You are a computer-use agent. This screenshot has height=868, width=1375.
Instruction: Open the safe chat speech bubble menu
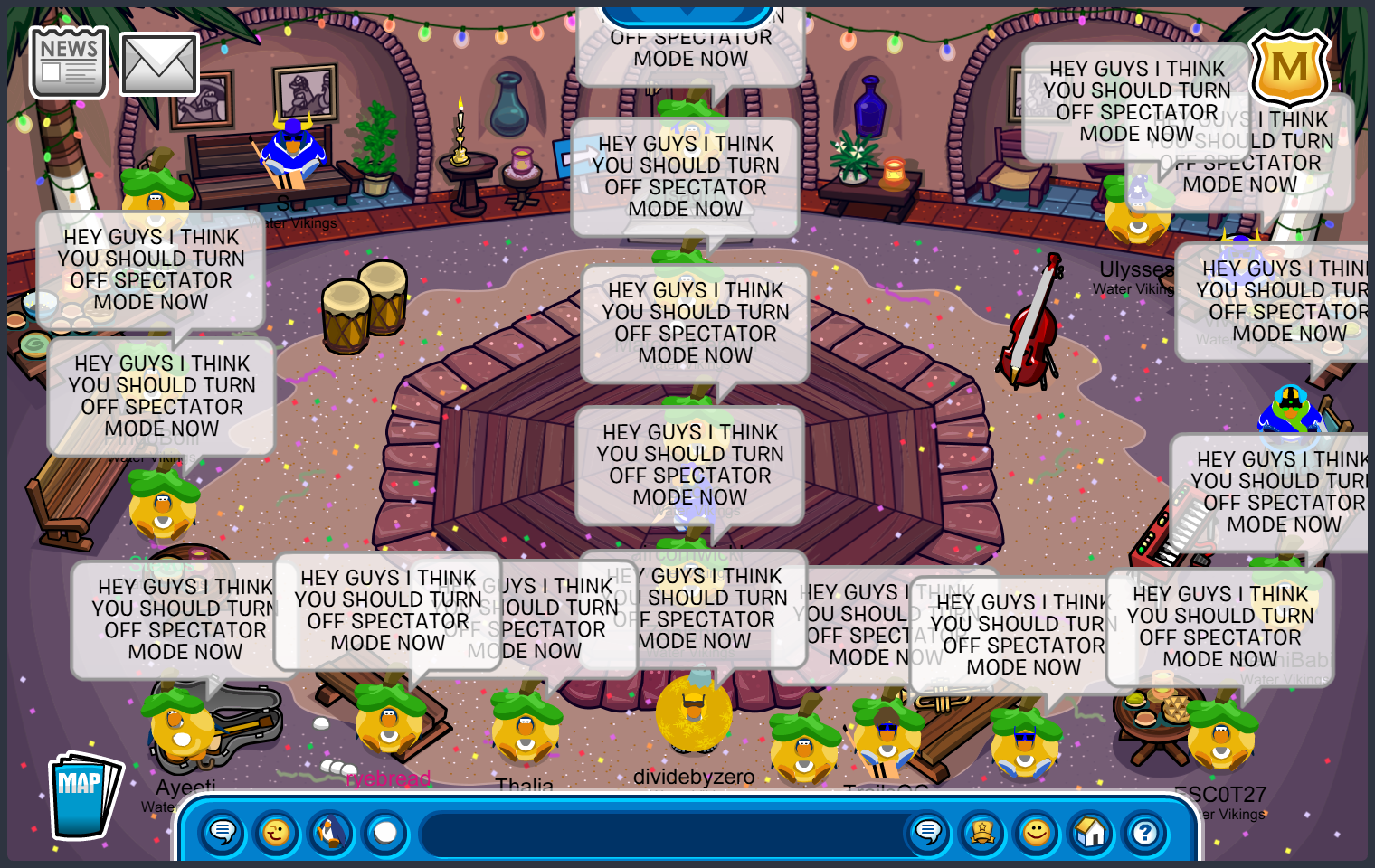point(223,832)
